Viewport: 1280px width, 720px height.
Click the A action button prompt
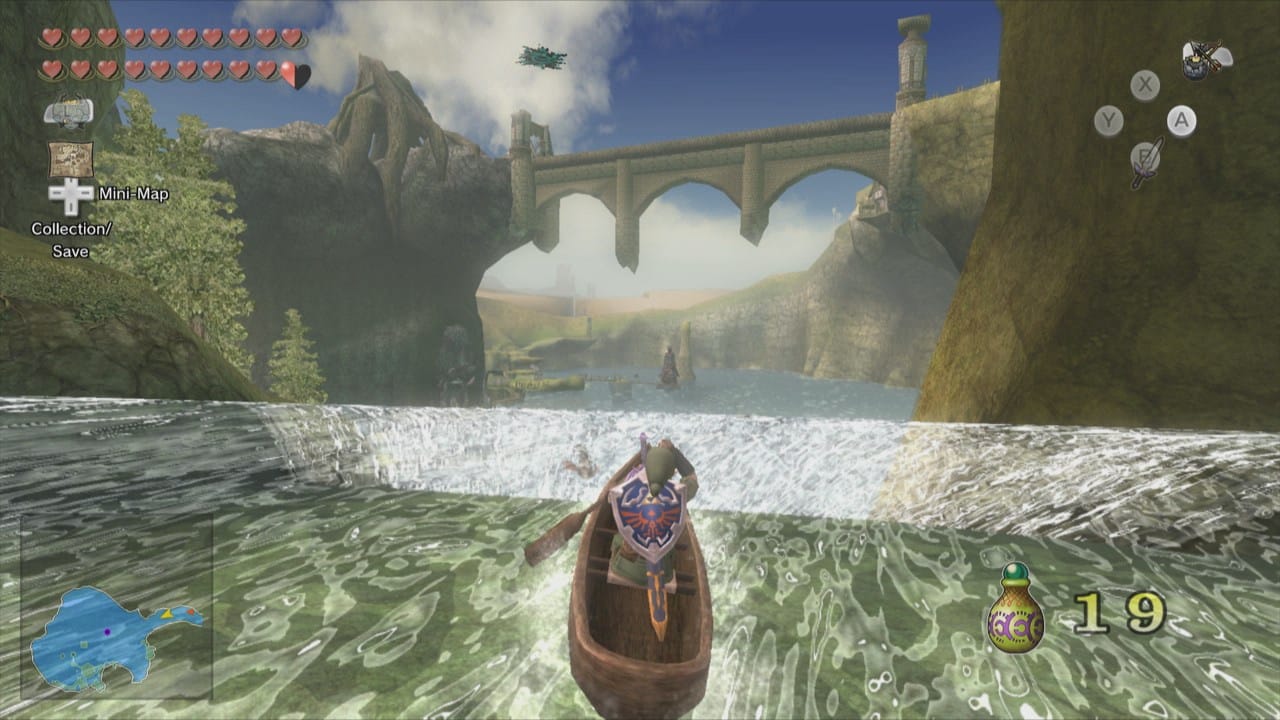pyautogui.click(x=1180, y=120)
